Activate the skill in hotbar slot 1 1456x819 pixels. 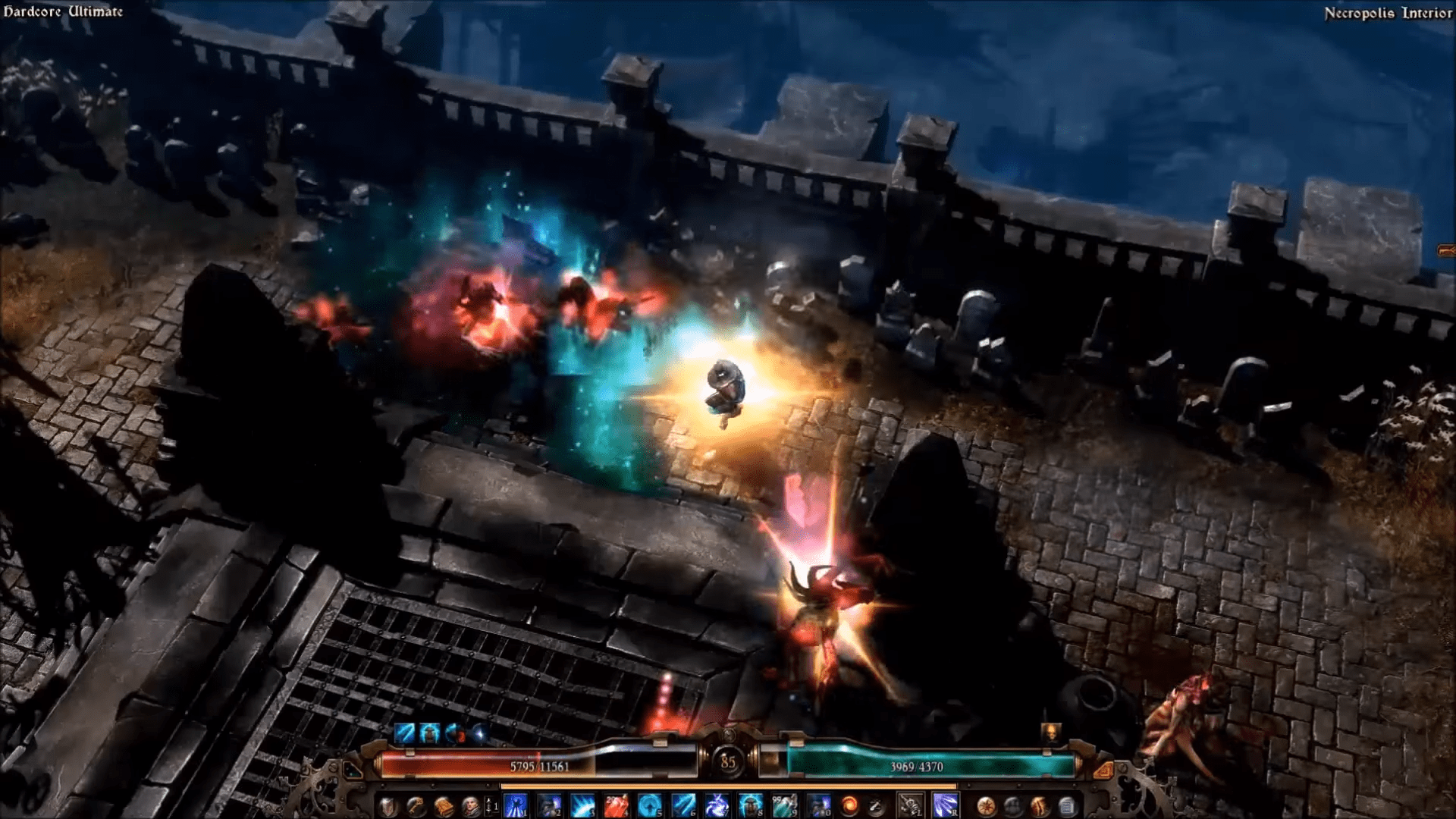tap(516, 805)
